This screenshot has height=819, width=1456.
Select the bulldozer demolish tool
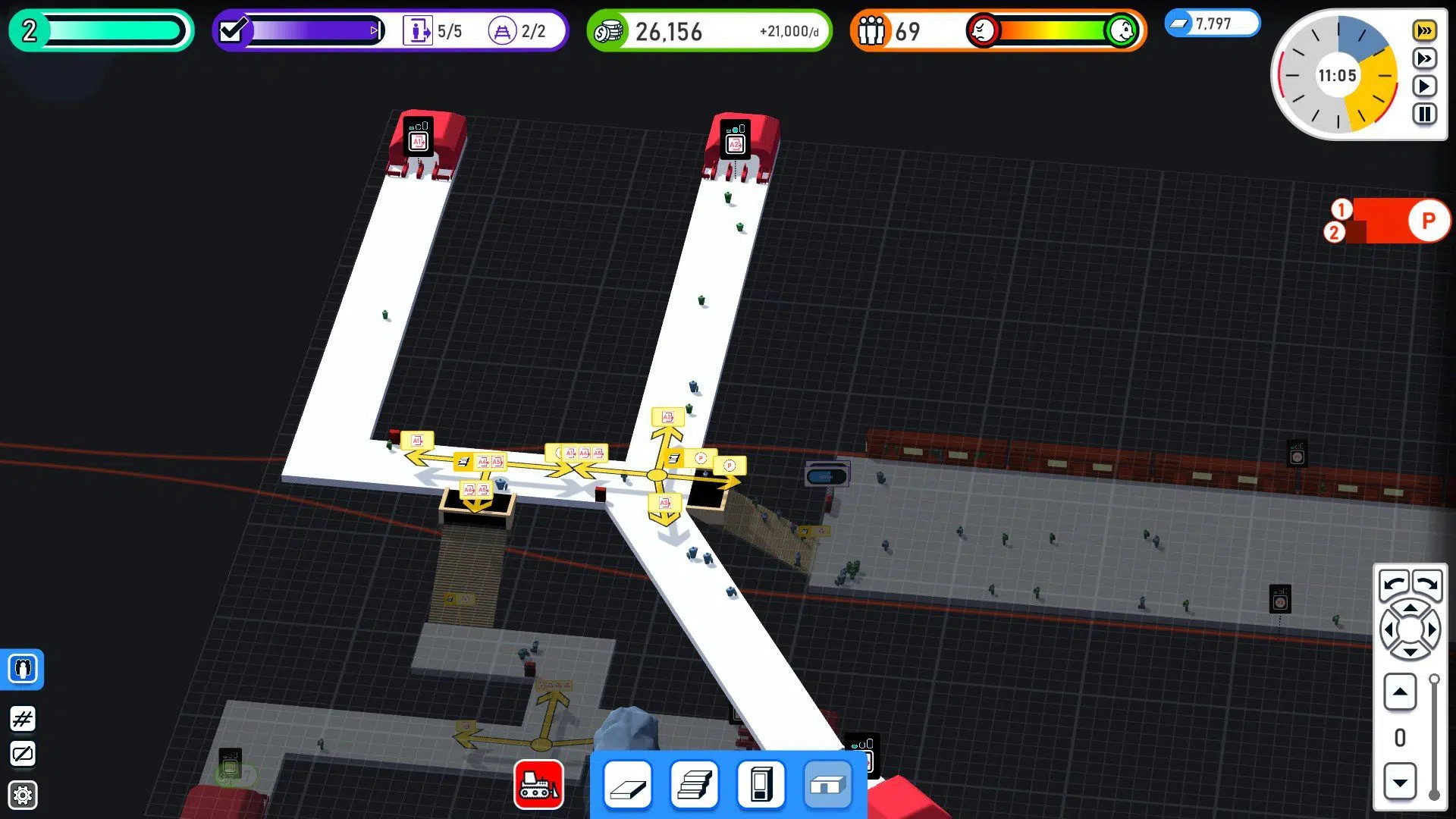click(539, 784)
